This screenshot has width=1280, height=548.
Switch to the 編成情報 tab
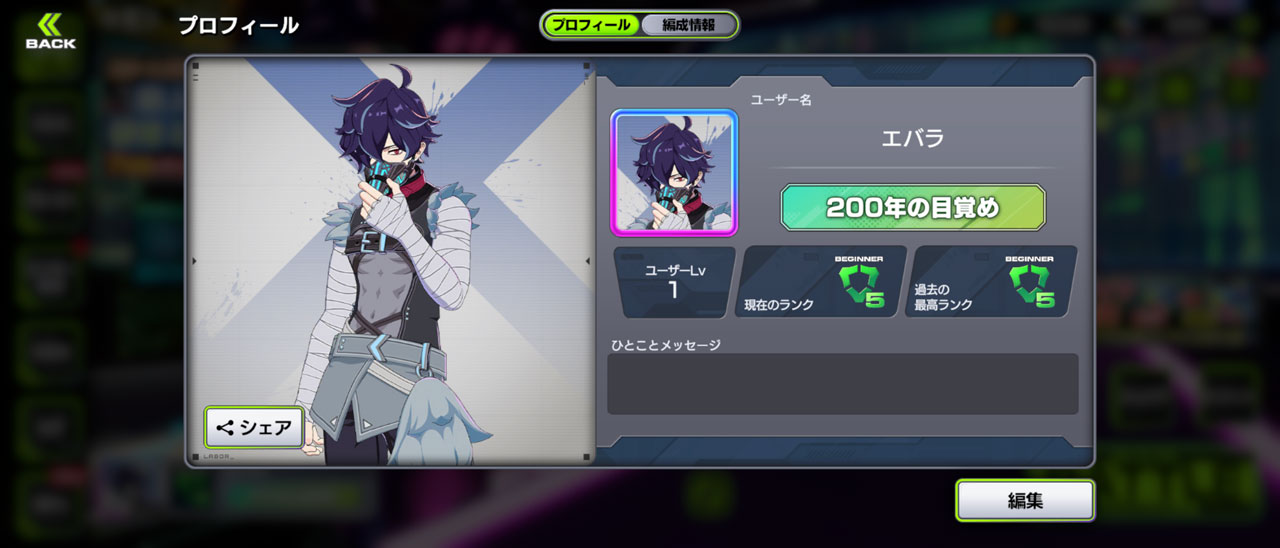pyautogui.click(x=687, y=25)
